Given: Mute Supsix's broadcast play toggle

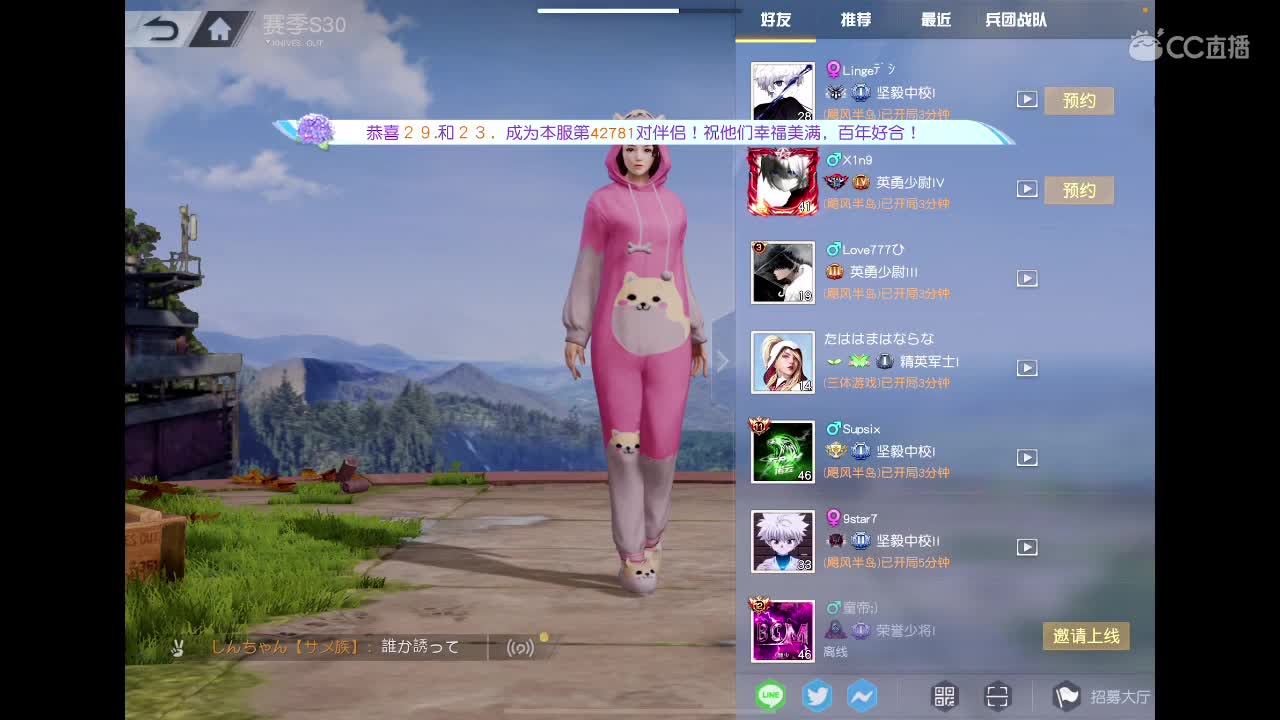Looking at the screenshot, I should 1027,457.
